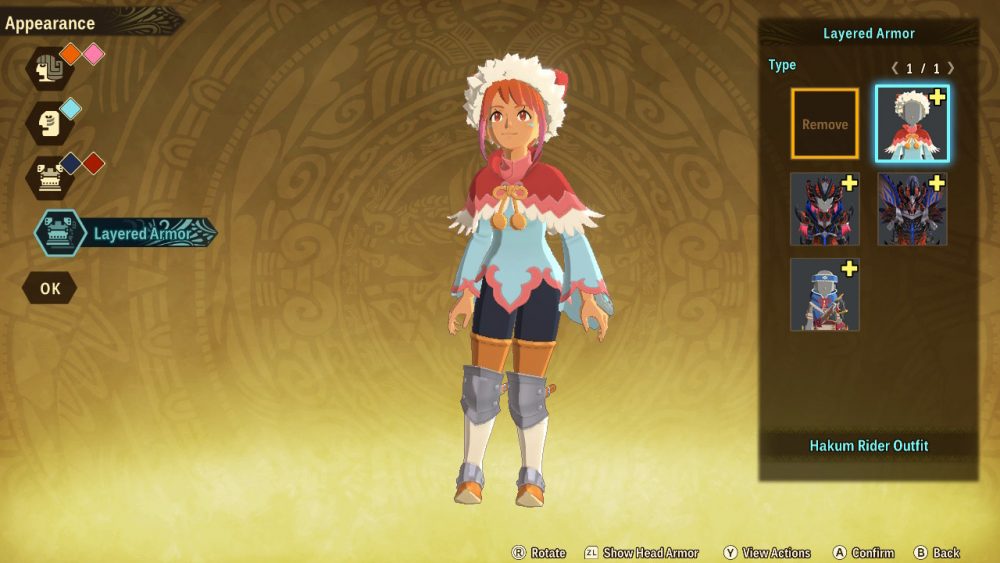Click the navy armor color swatch

click(x=71, y=163)
